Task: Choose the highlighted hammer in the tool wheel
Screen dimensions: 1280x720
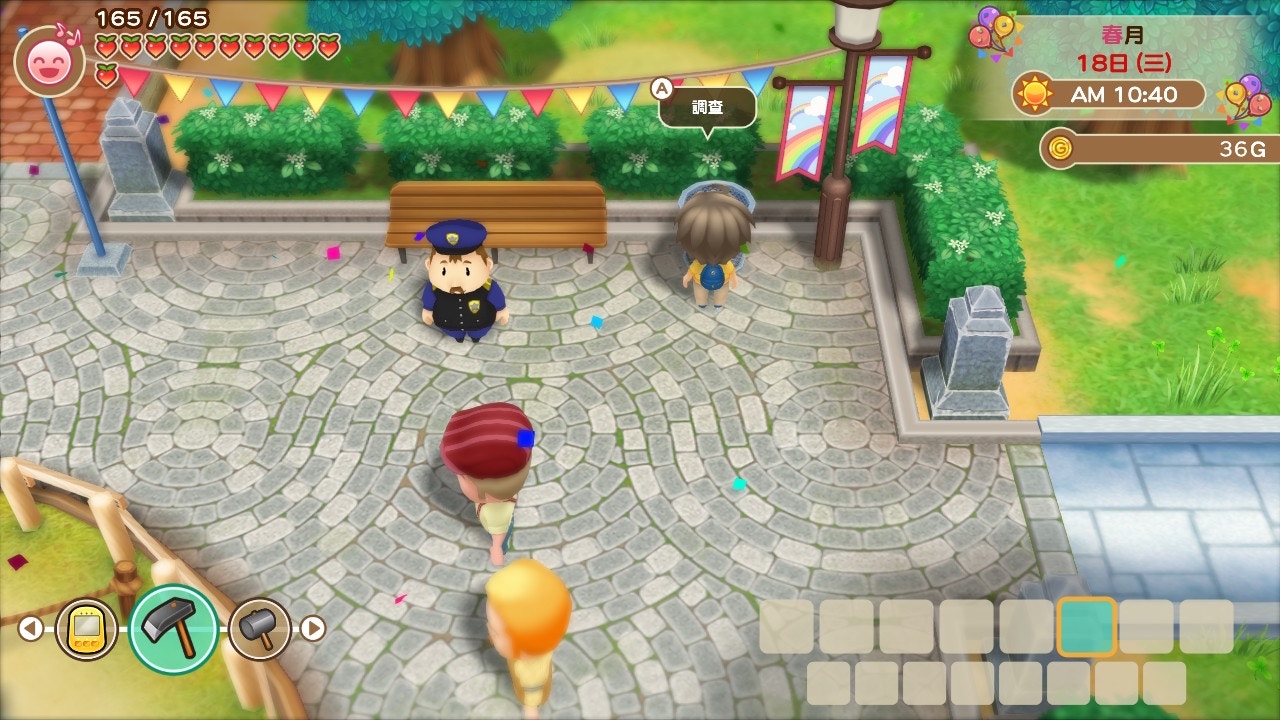Action: [x=174, y=629]
